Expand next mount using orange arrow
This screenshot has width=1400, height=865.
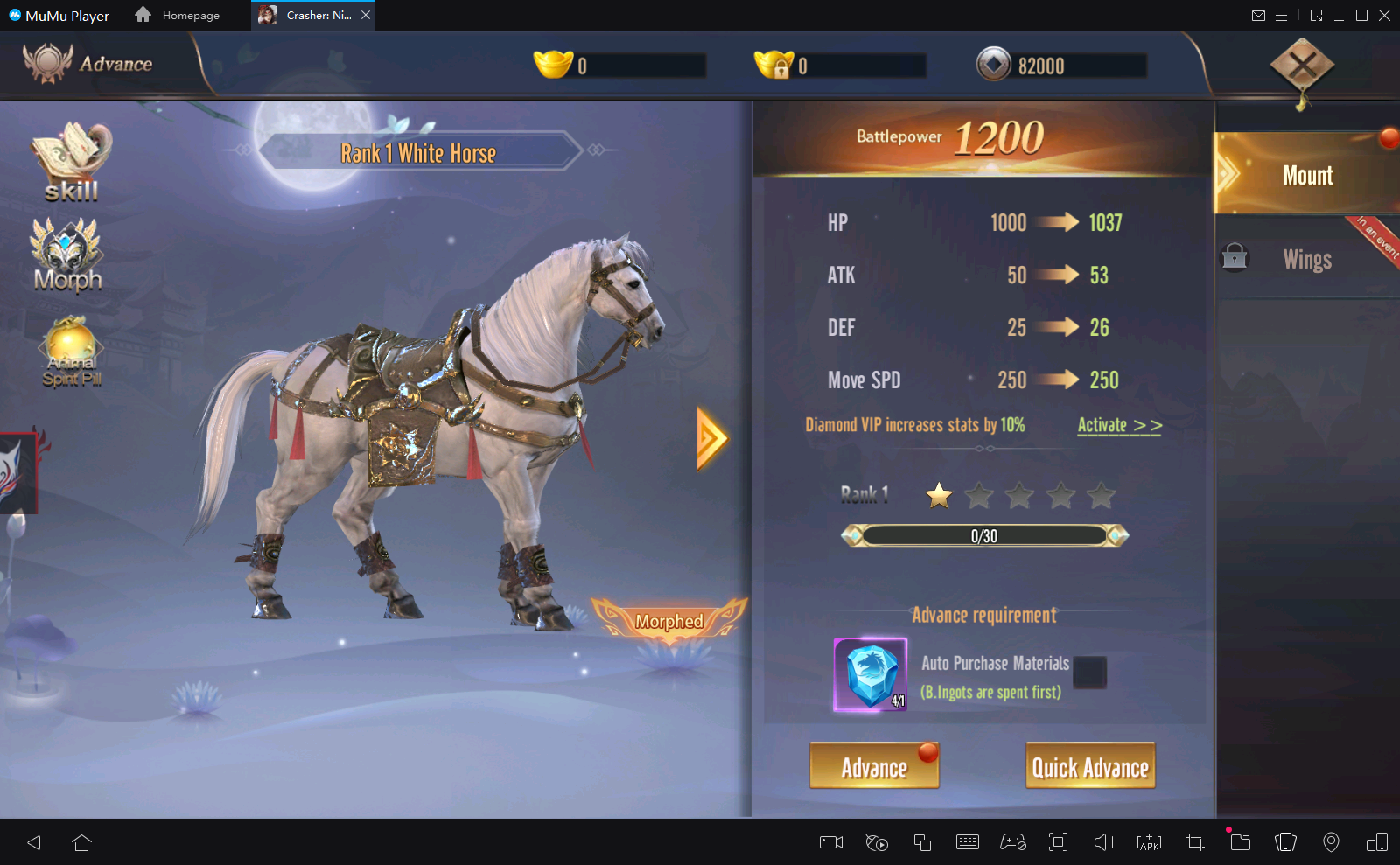point(711,437)
